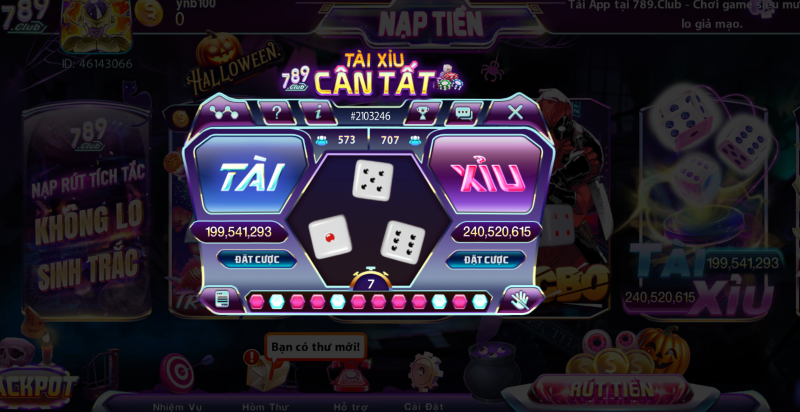800x412 pixels.
Task: Open the question mark help button
Action: point(276,112)
